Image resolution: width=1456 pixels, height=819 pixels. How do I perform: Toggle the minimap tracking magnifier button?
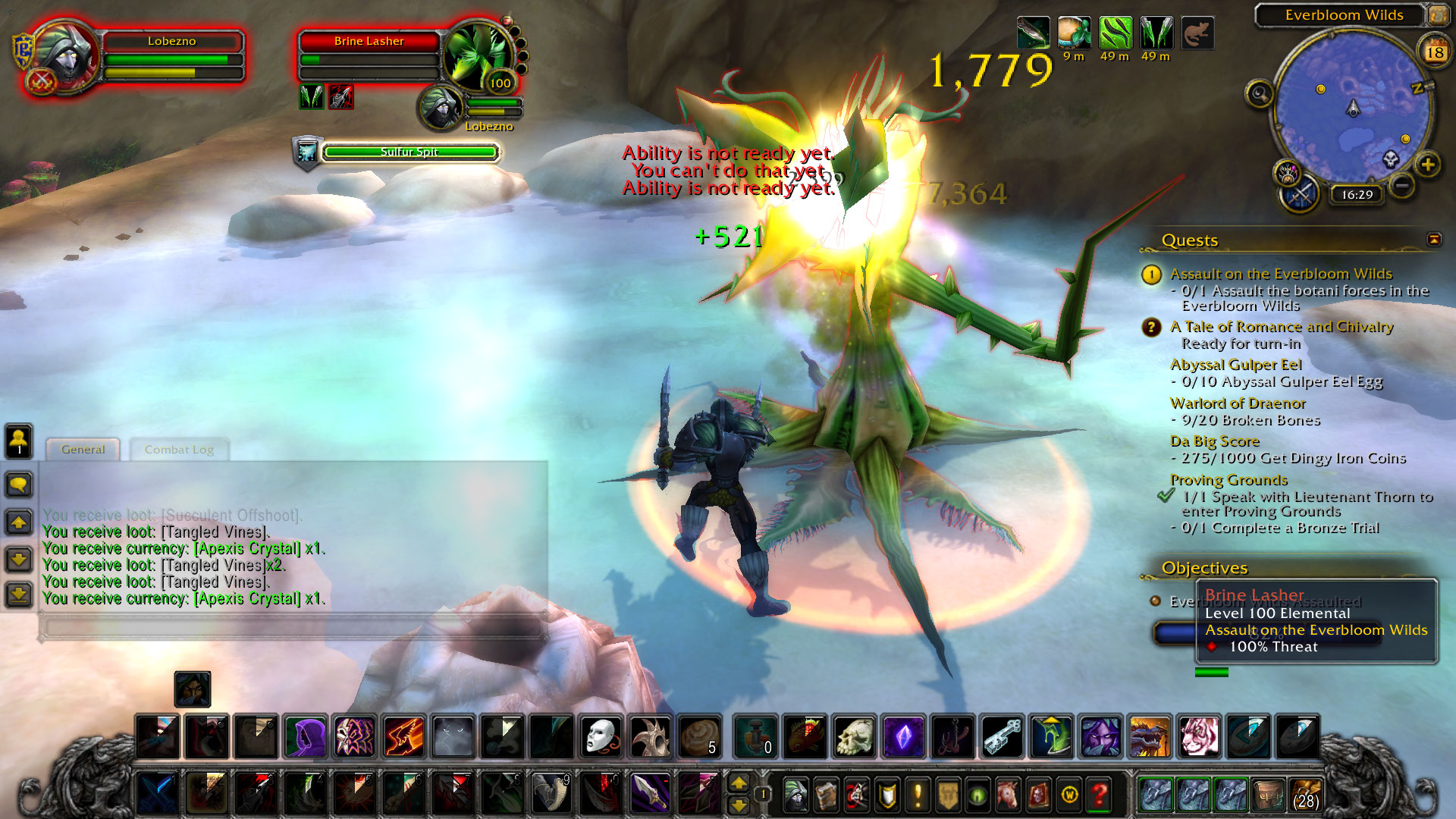pyautogui.click(x=1260, y=94)
